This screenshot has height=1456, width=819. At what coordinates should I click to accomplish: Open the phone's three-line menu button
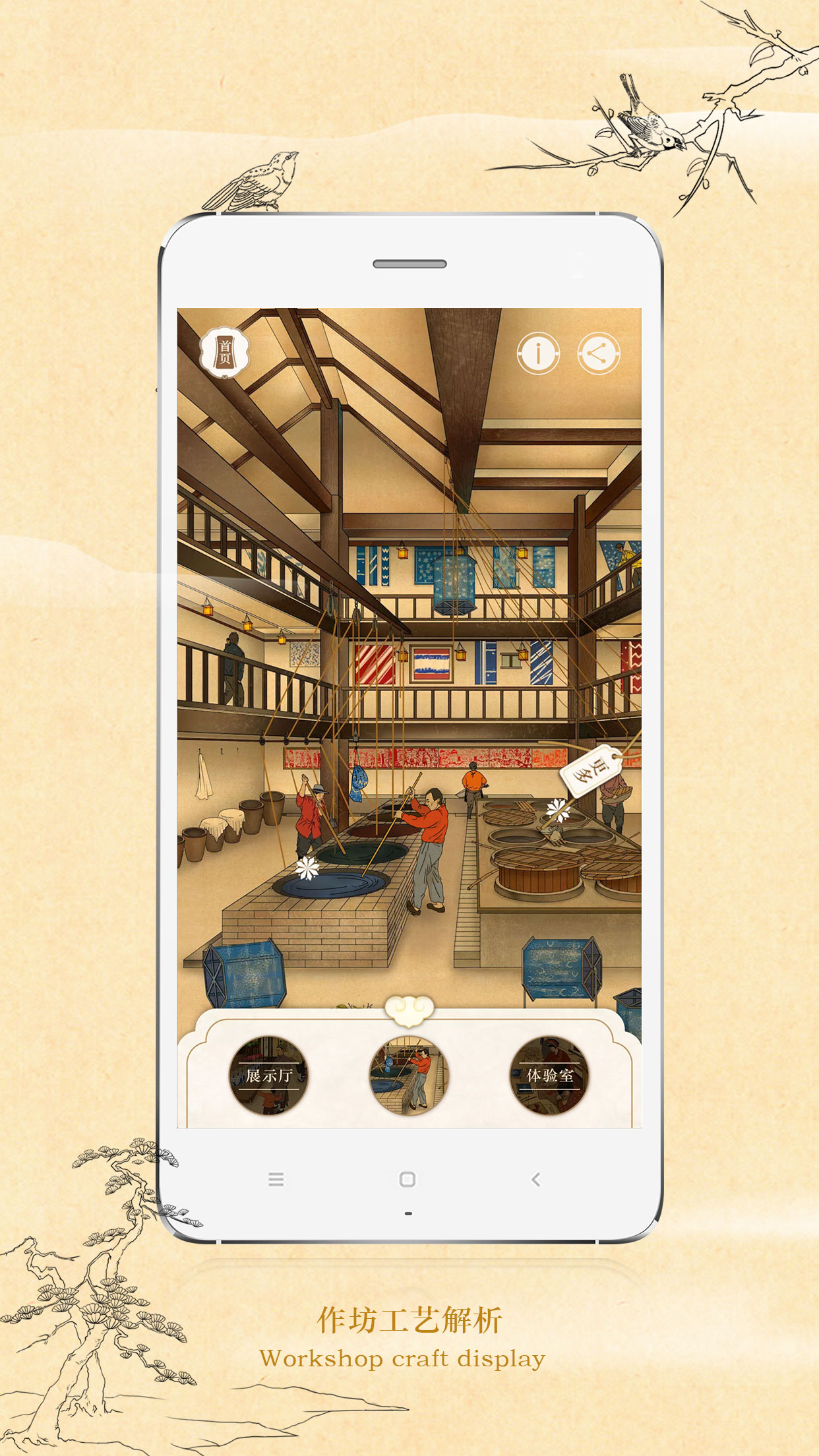click(276, 1179)
